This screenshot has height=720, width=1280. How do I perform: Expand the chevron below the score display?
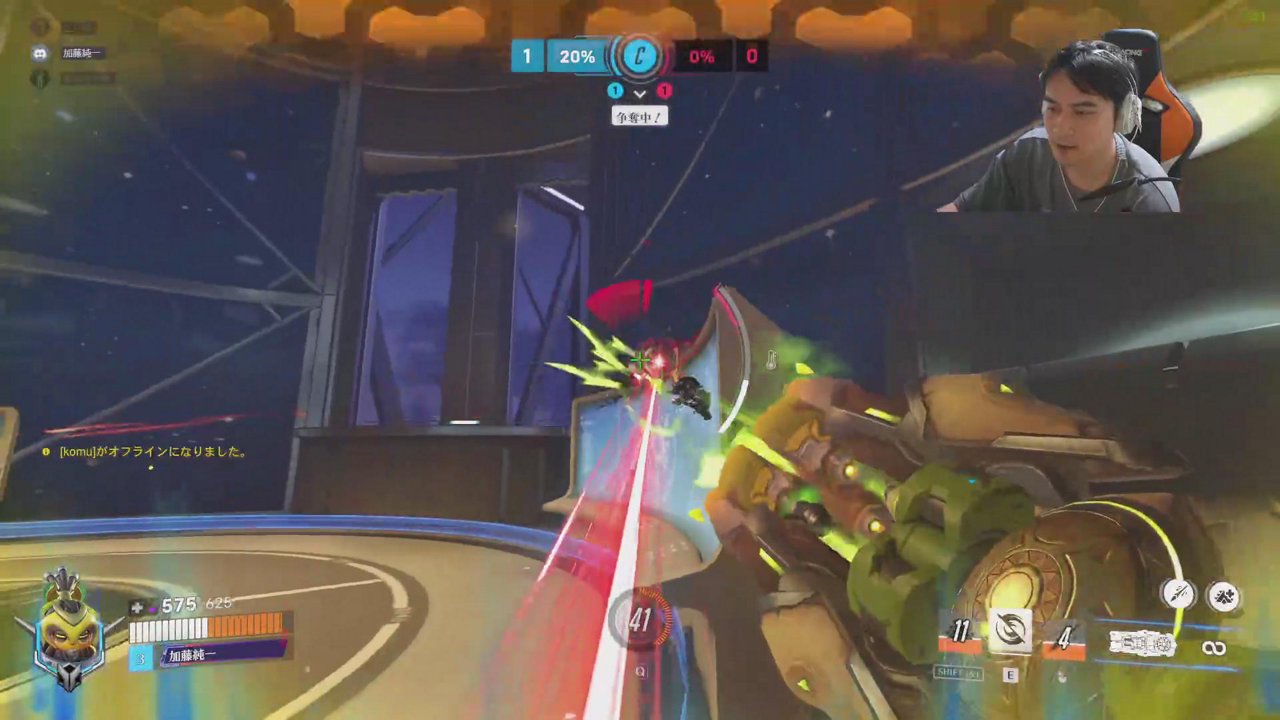point(639,94)
